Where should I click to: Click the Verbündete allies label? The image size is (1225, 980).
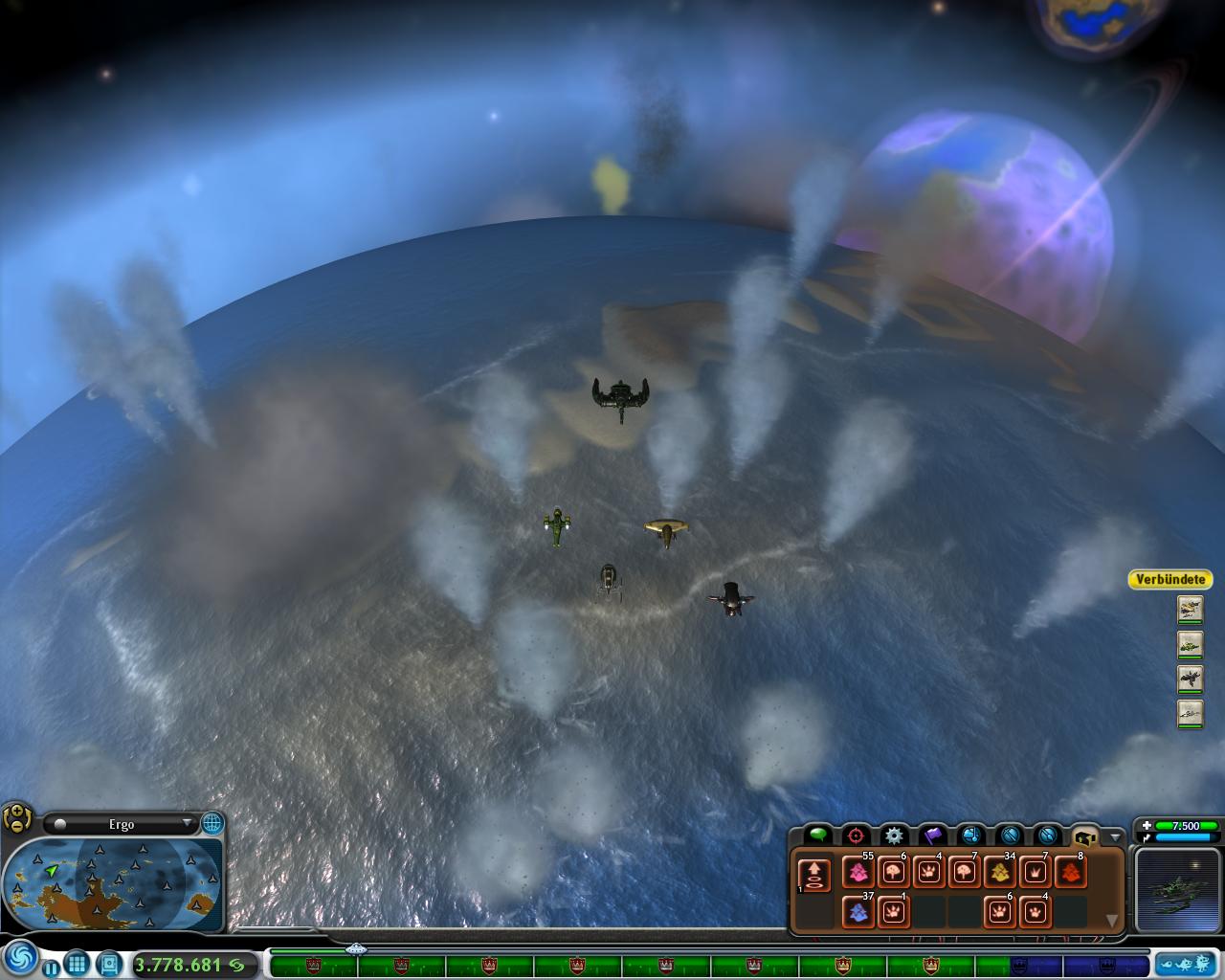click(x=1170, y=579)
